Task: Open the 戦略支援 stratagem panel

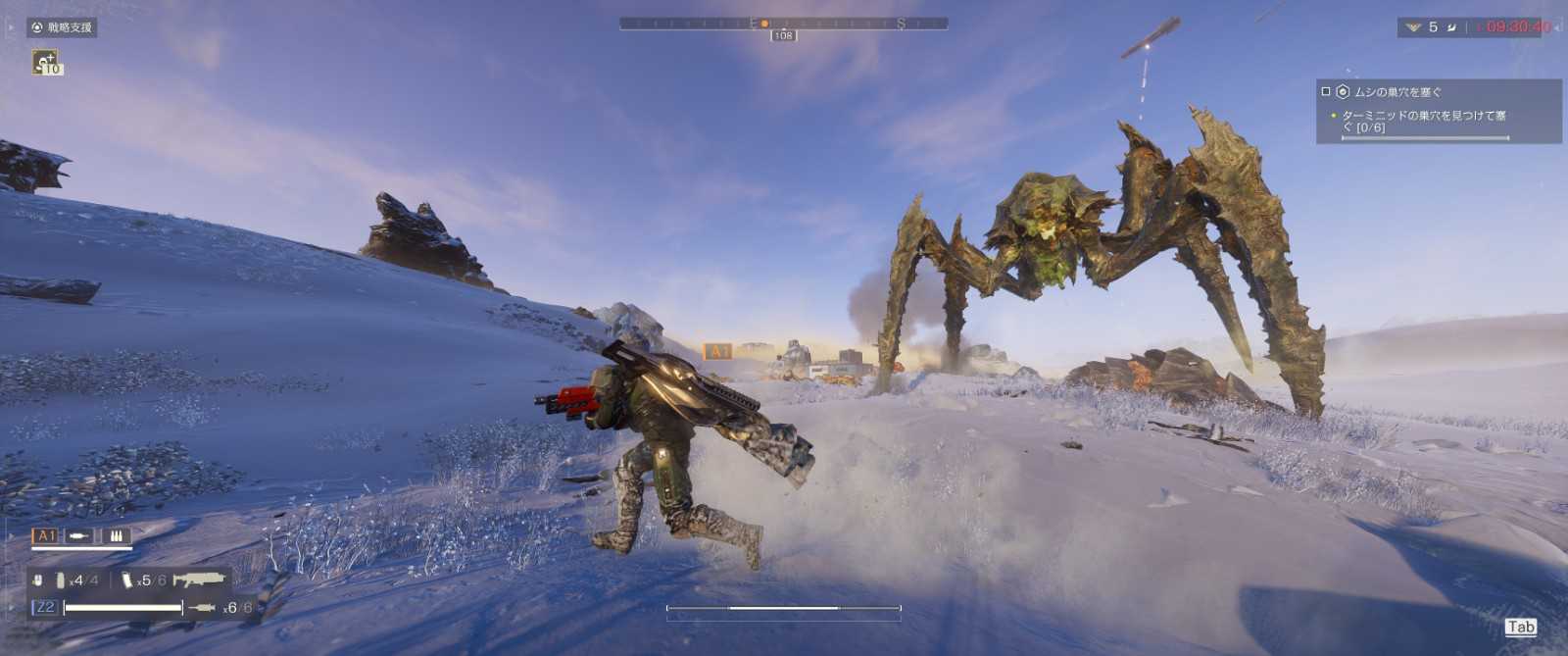Action: point(62,27)
